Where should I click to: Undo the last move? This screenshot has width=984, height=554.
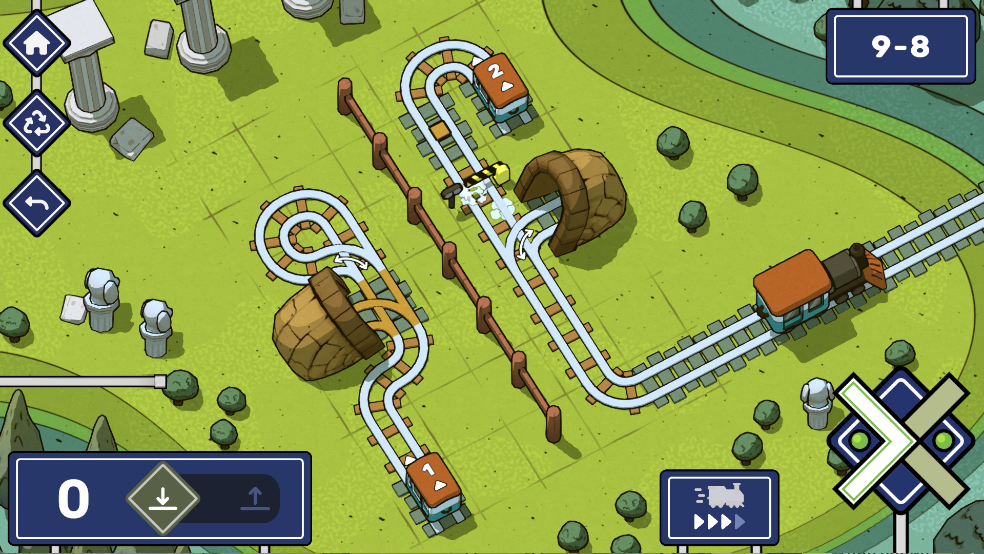[37, 203]
